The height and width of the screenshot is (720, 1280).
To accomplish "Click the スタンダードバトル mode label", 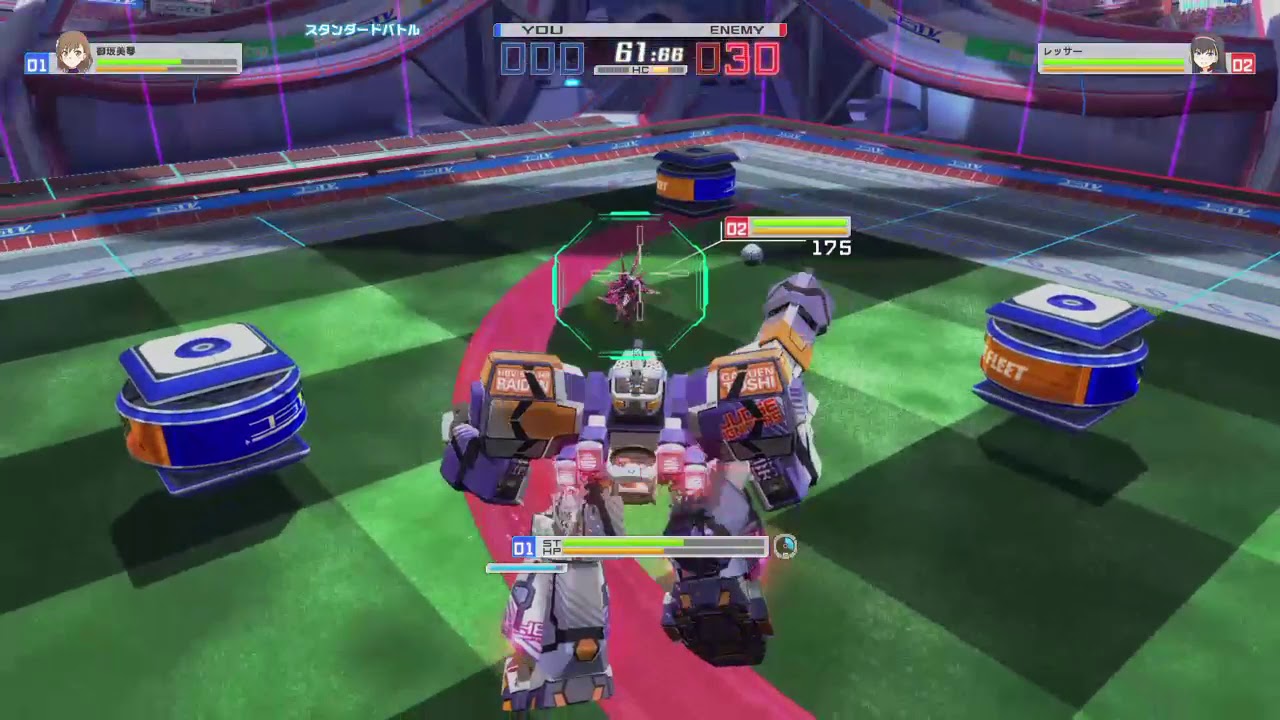I will [363, 30].
